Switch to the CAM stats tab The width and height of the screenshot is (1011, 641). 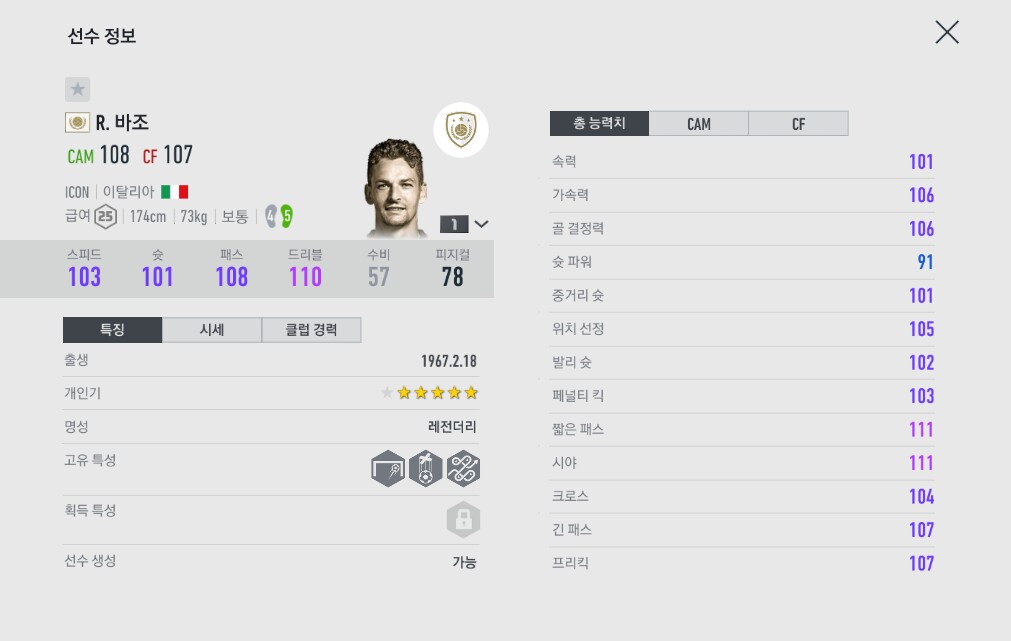tap(698, 124)
